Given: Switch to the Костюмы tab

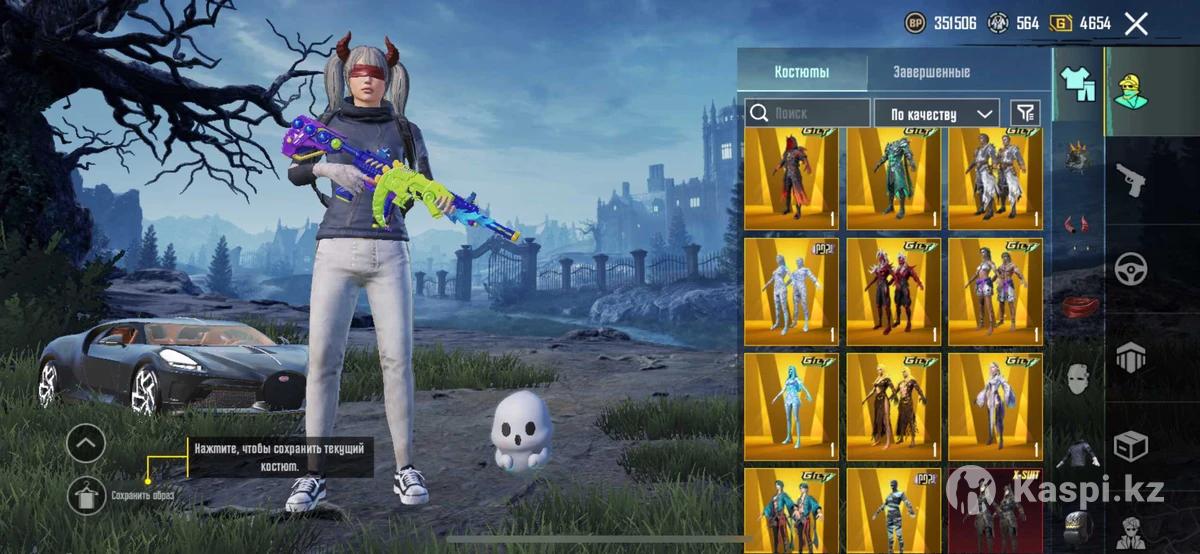Looking at the screenshot, I should (802, 72).
